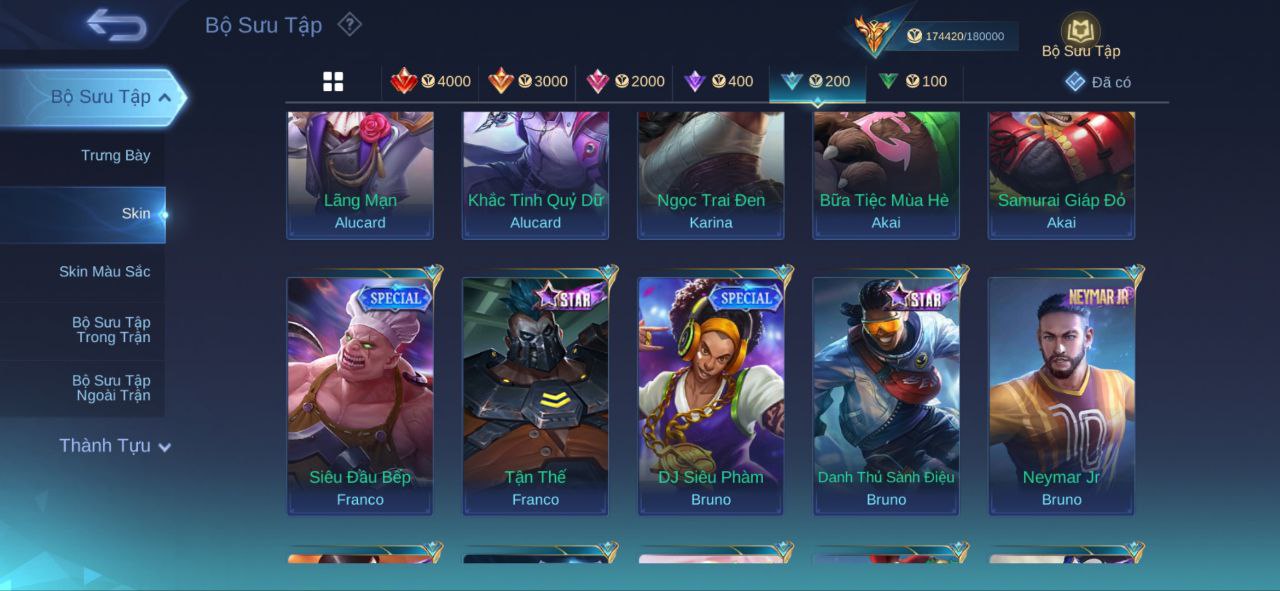Choose the 2000 point tier filter
This screenshot has width=1280, height=591.
[x=625, y=82]
